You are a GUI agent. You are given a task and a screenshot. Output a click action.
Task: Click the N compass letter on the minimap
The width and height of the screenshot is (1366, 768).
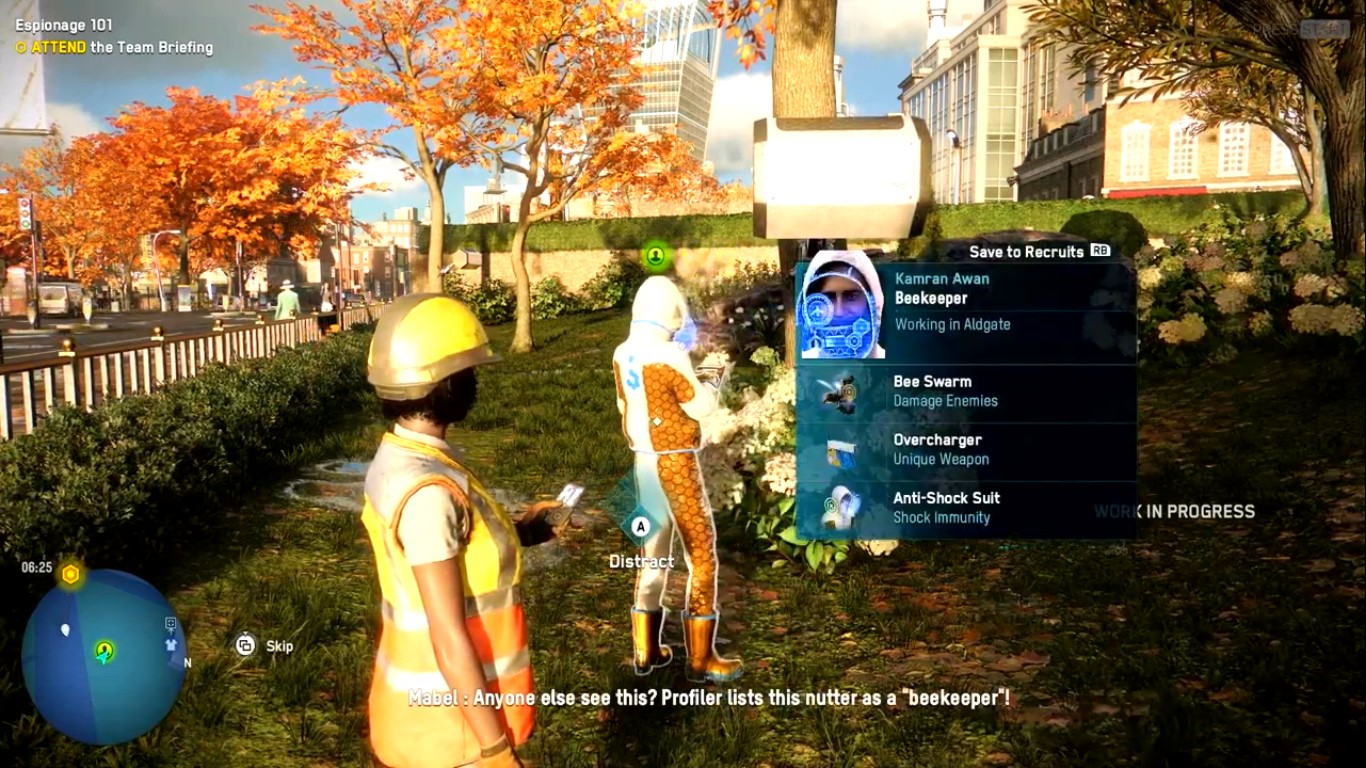pos(187,663)
